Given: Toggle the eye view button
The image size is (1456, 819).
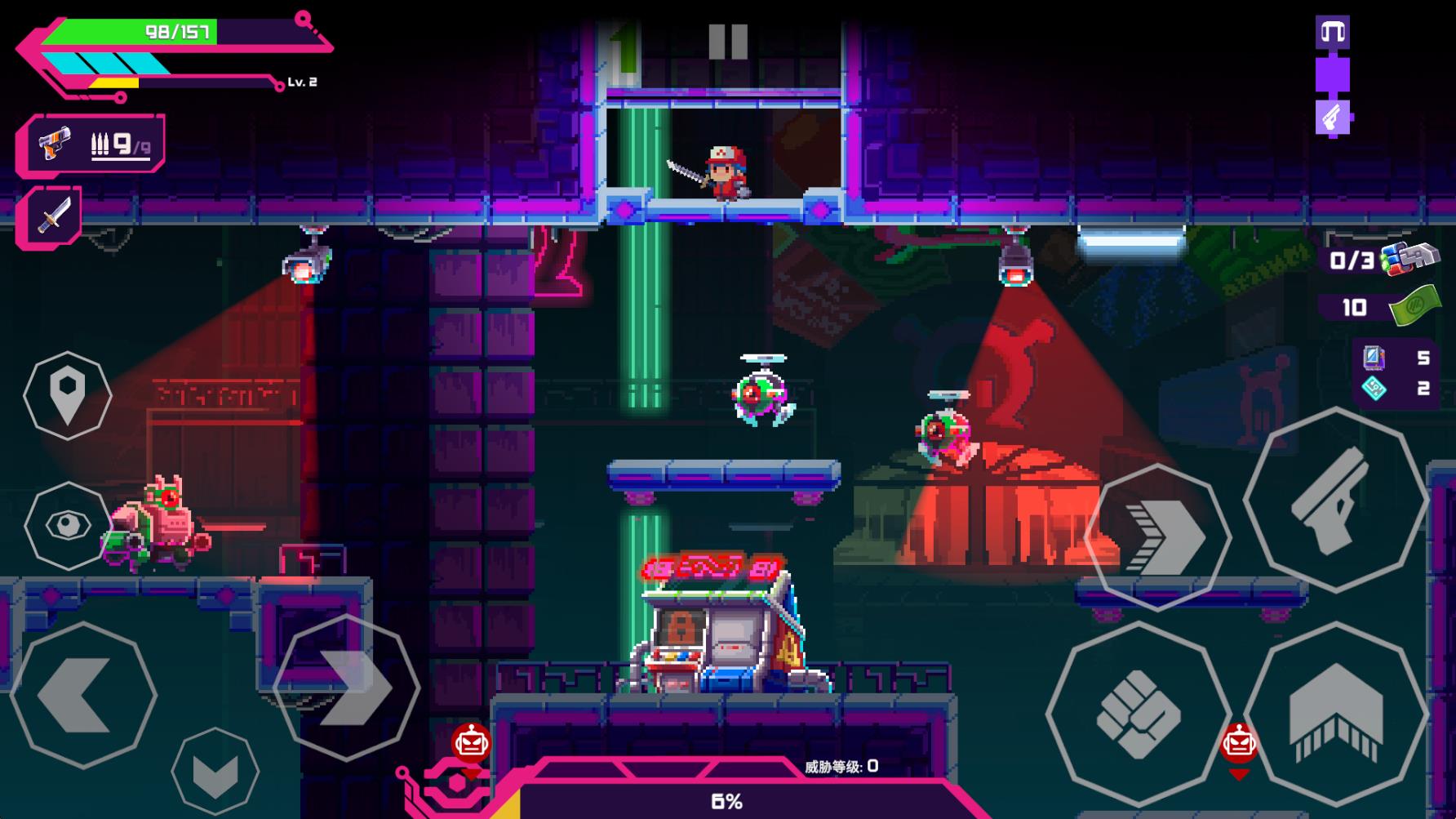Looking at the screenshot, I should coord(68,525).
